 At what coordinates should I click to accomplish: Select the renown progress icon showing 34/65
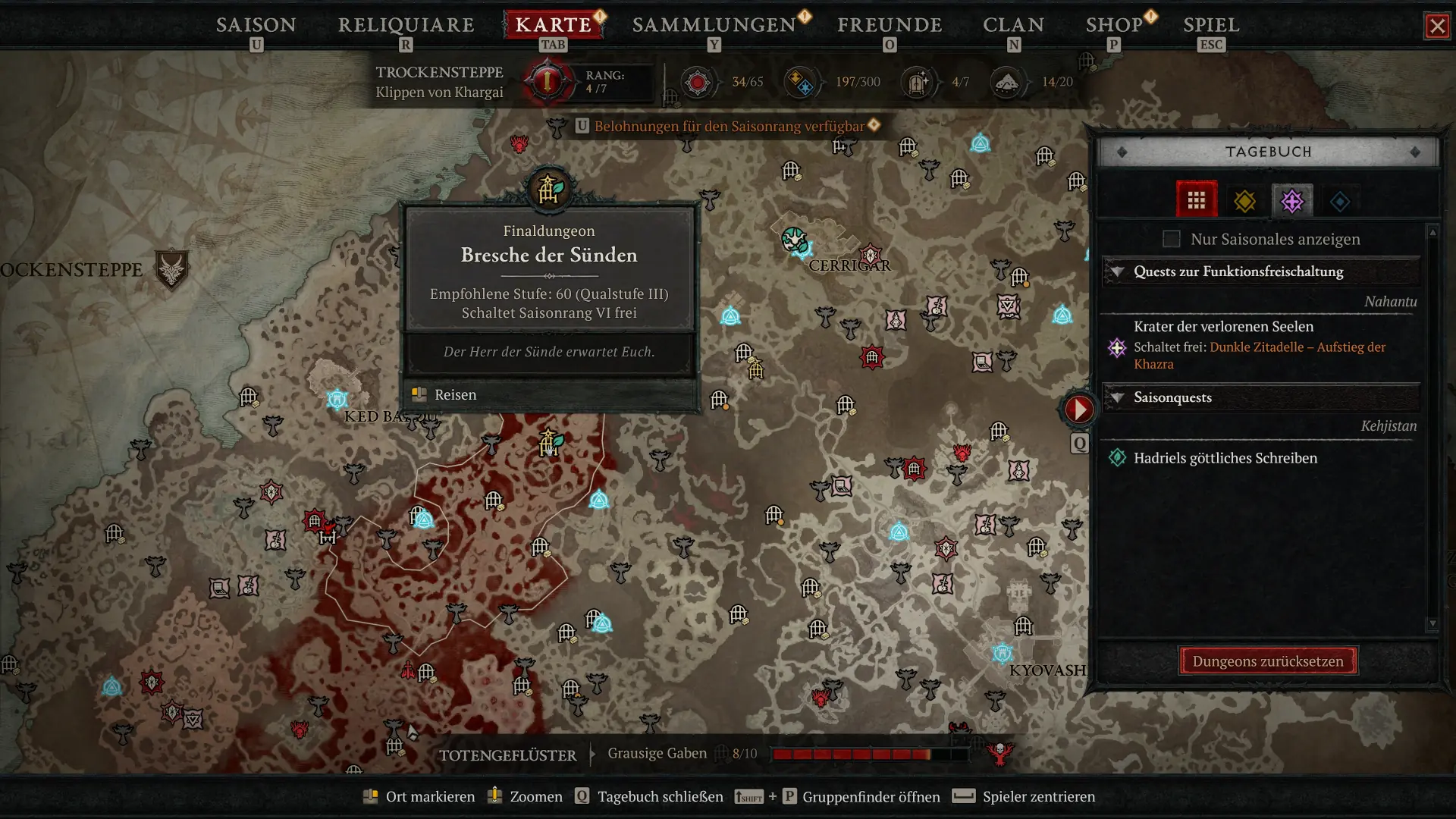[699, 81]
